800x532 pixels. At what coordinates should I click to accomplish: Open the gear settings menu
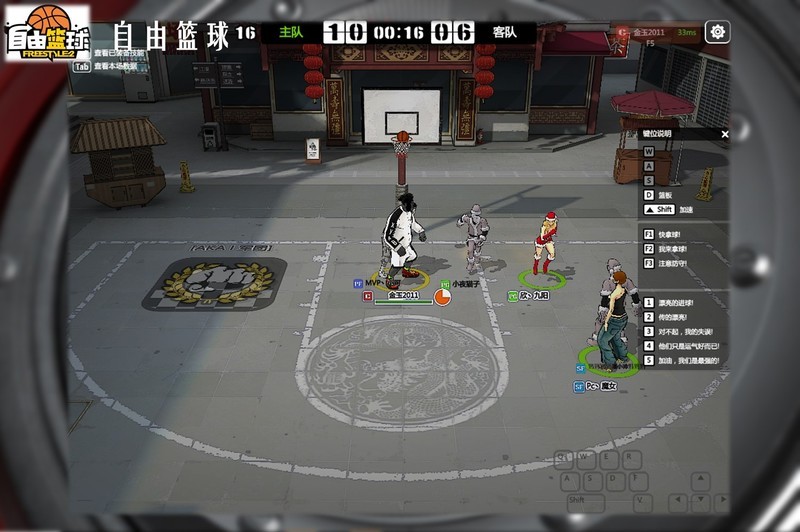pyautogui.click(x=717, y=32)
